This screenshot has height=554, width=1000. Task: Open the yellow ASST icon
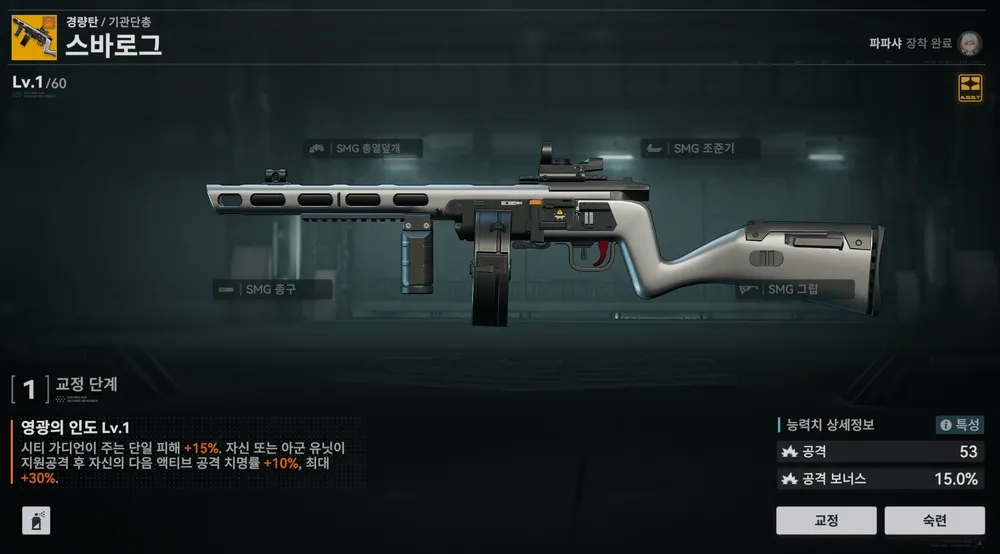click(x=970, y=87)
